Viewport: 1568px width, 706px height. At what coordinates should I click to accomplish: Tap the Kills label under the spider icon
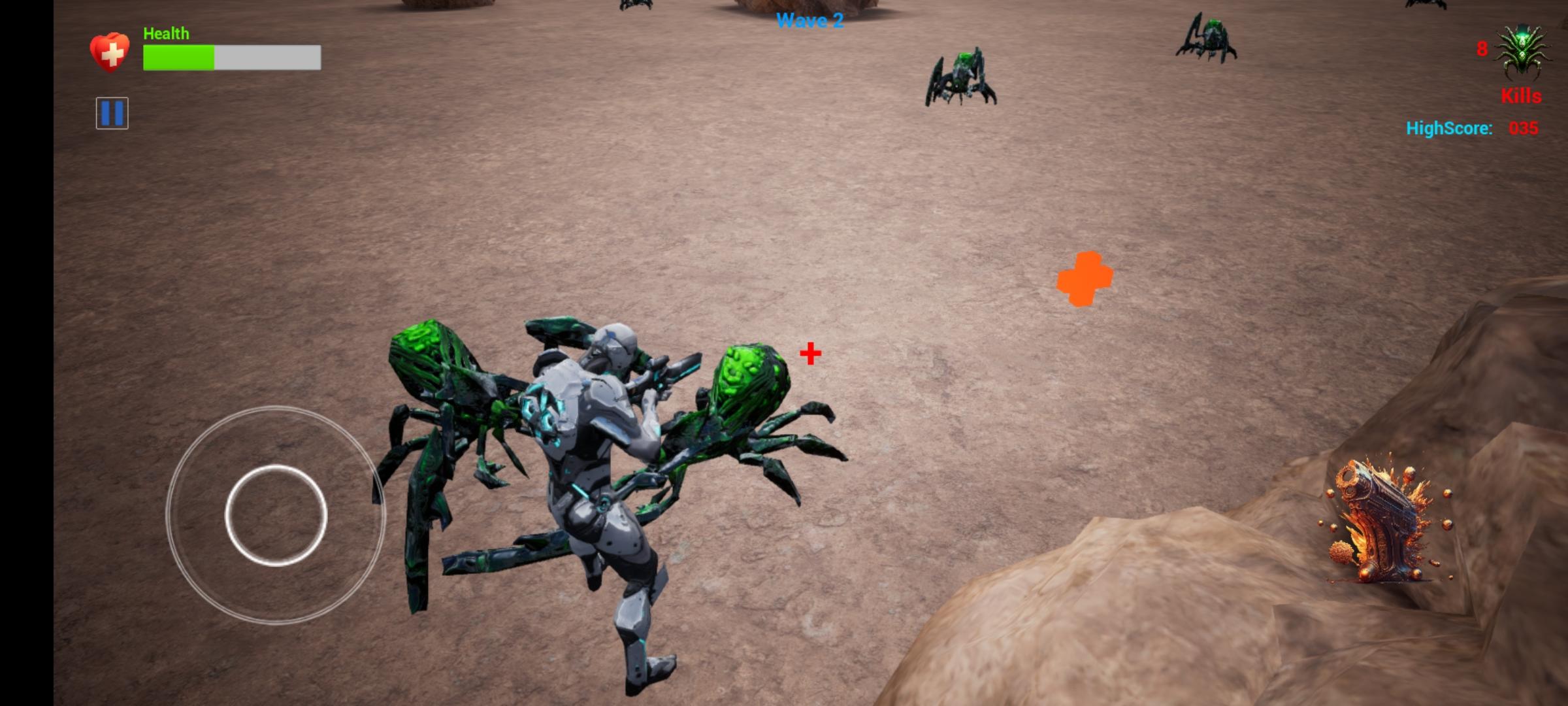coord(1522,96)
